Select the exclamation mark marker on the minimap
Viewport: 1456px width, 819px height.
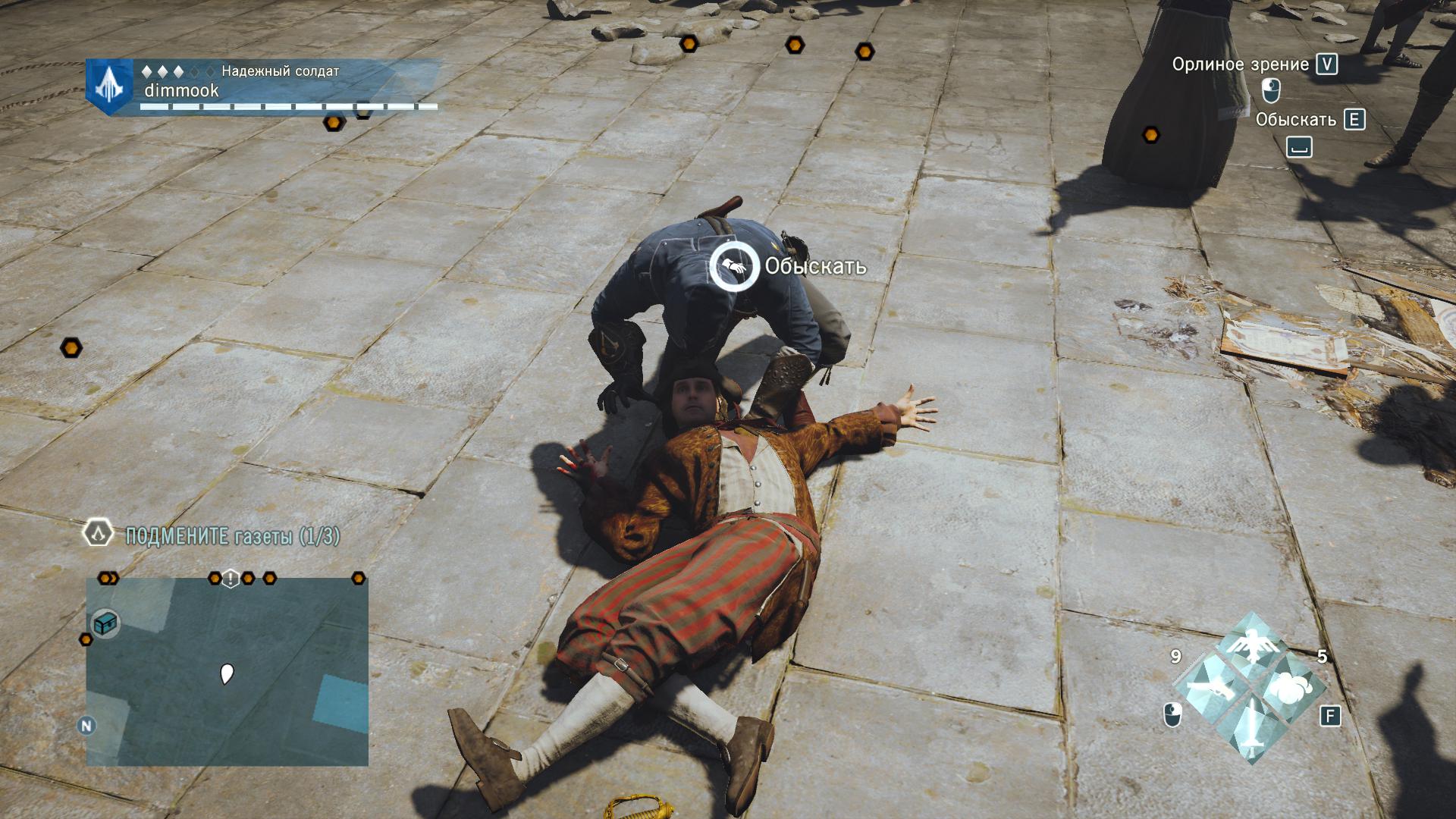(231, 579)
